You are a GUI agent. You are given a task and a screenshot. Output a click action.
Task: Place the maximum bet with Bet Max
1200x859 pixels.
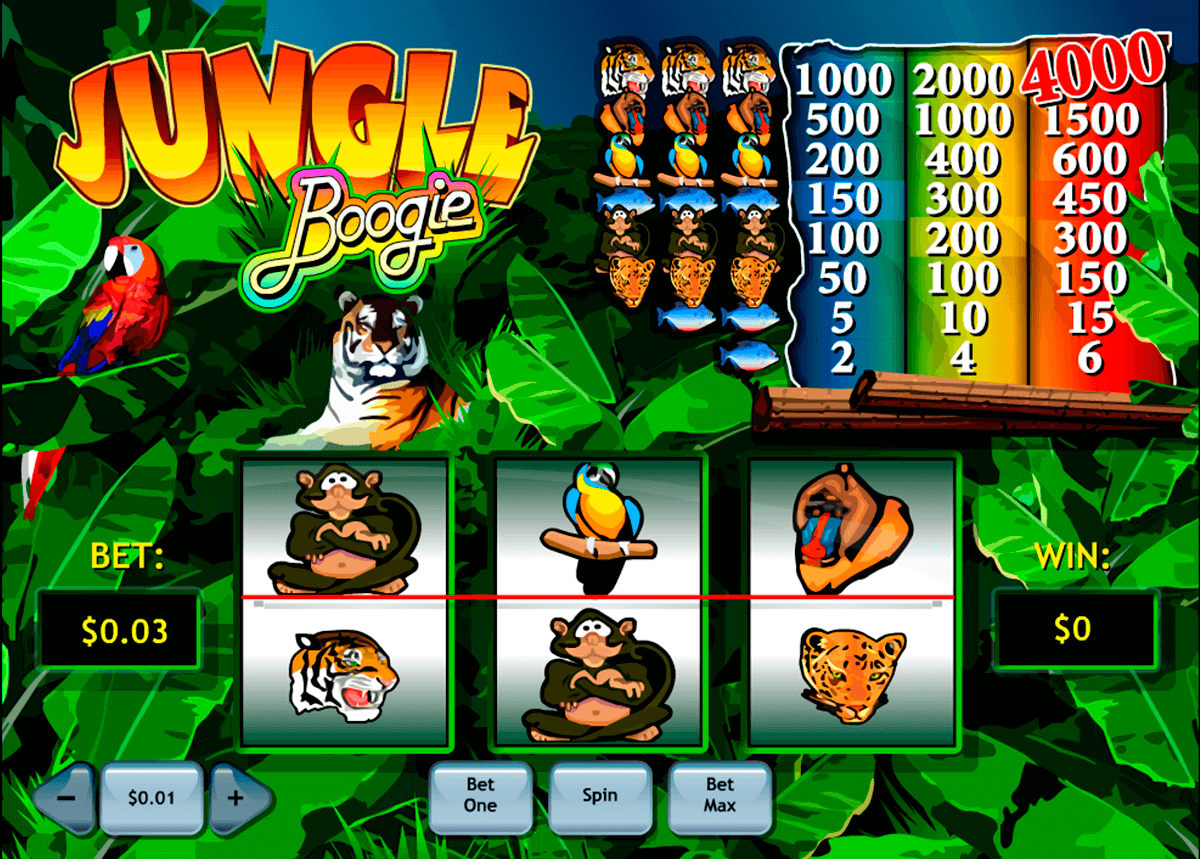(x=719, y=797)
